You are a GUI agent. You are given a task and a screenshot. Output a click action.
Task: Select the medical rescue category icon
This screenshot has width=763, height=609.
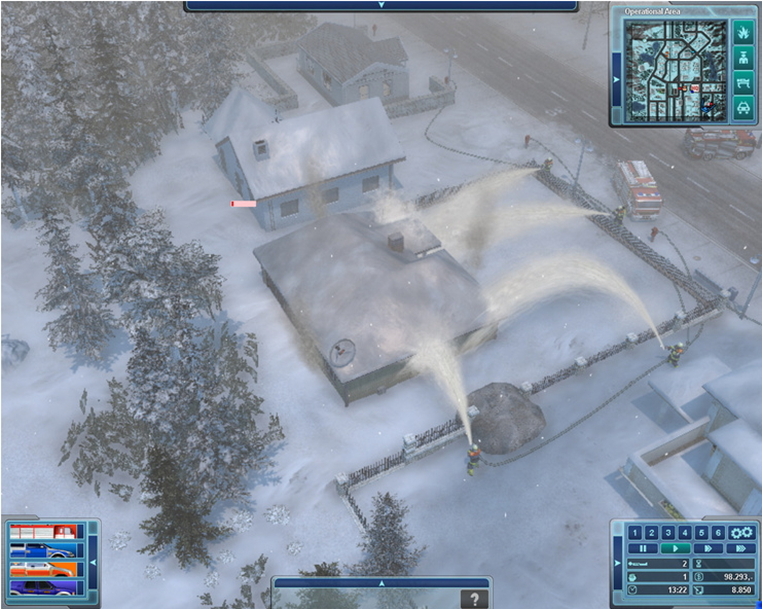point(742,57)
